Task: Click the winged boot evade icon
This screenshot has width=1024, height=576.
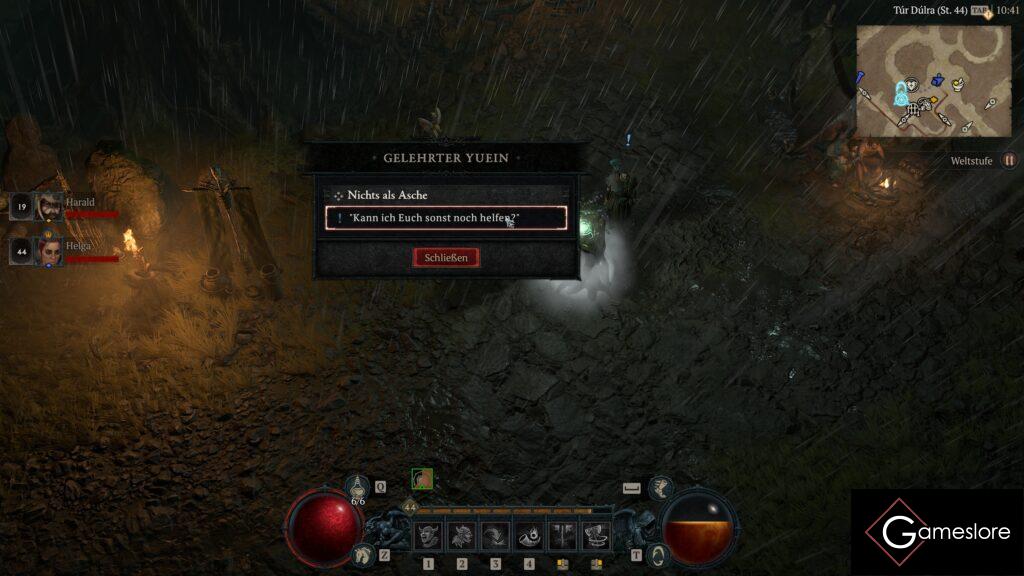Action: [660, 487]
